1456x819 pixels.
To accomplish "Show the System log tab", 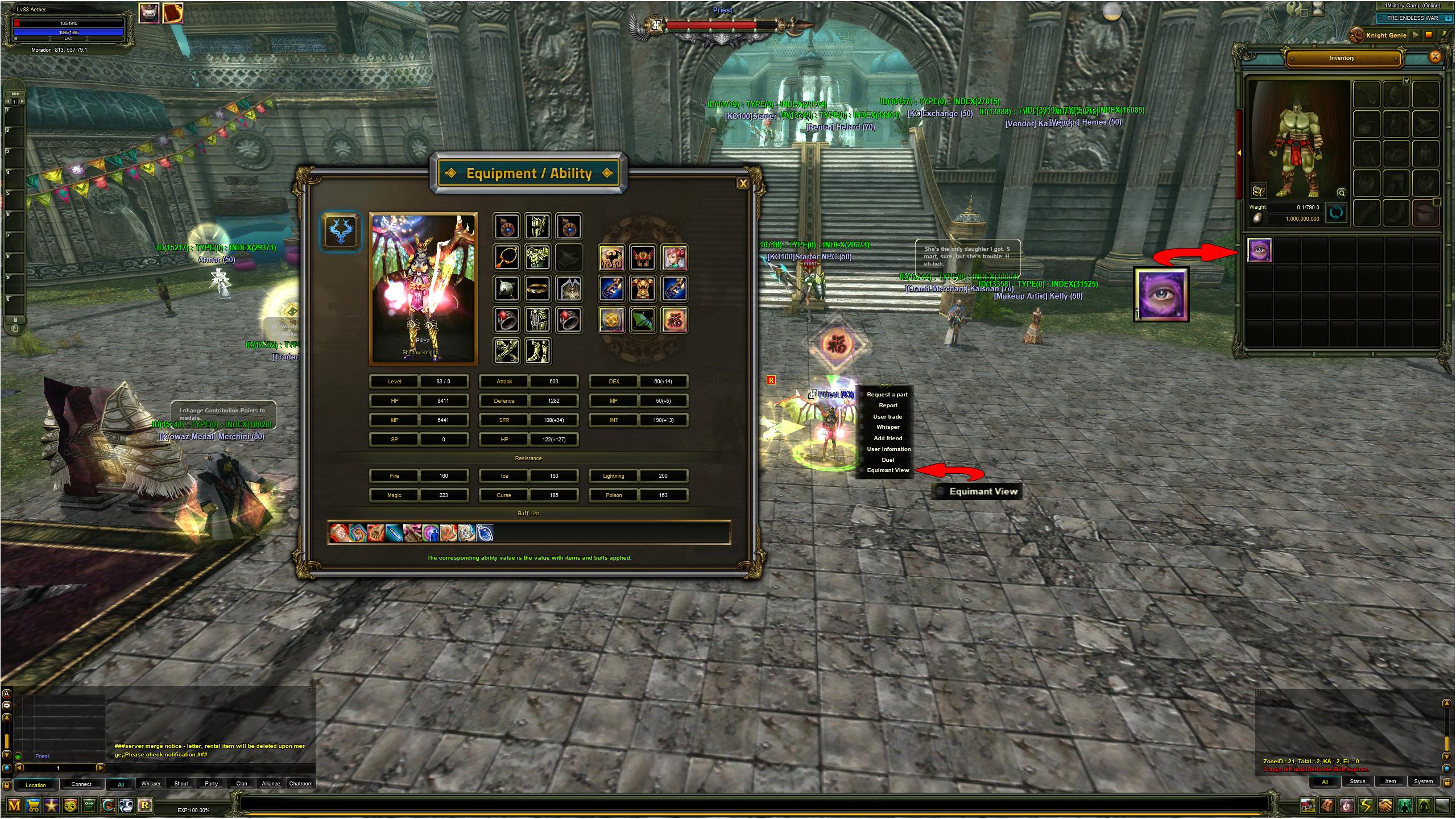I will [x=1424, y=781].
